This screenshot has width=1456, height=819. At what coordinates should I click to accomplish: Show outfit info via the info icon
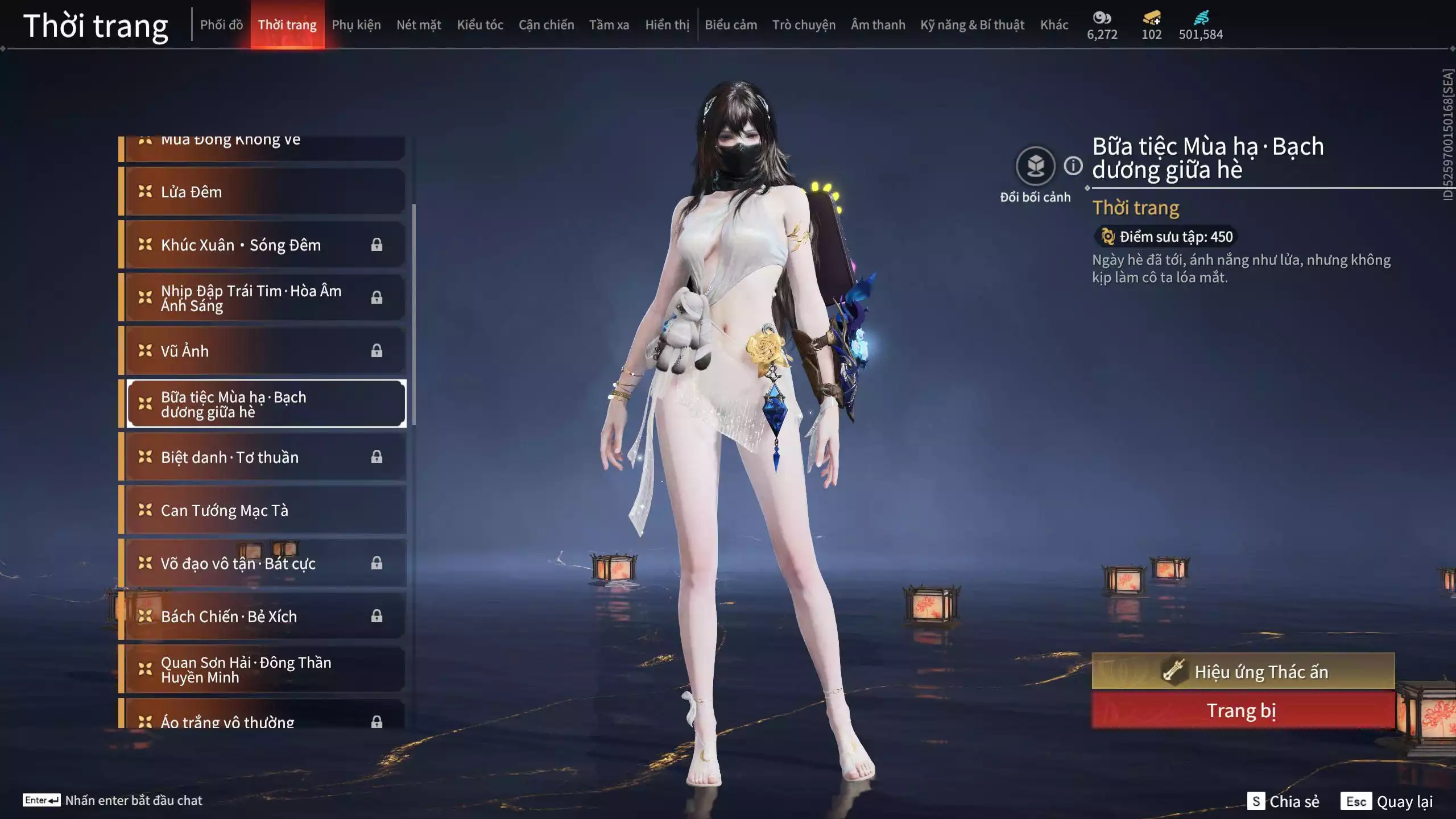pyautogui.click(x=1073, y=166)
